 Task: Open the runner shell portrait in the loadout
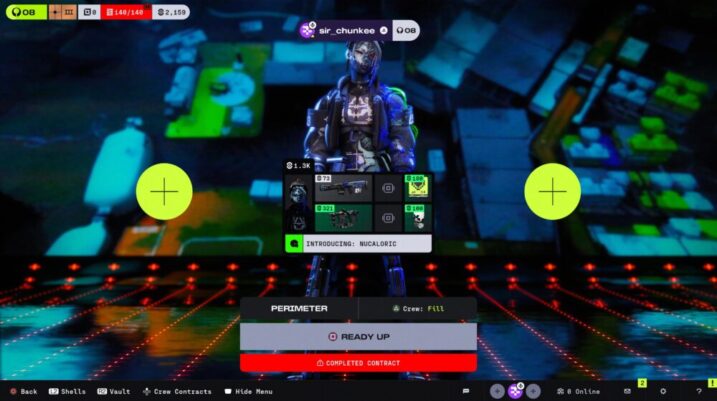[x=298, y=201]
